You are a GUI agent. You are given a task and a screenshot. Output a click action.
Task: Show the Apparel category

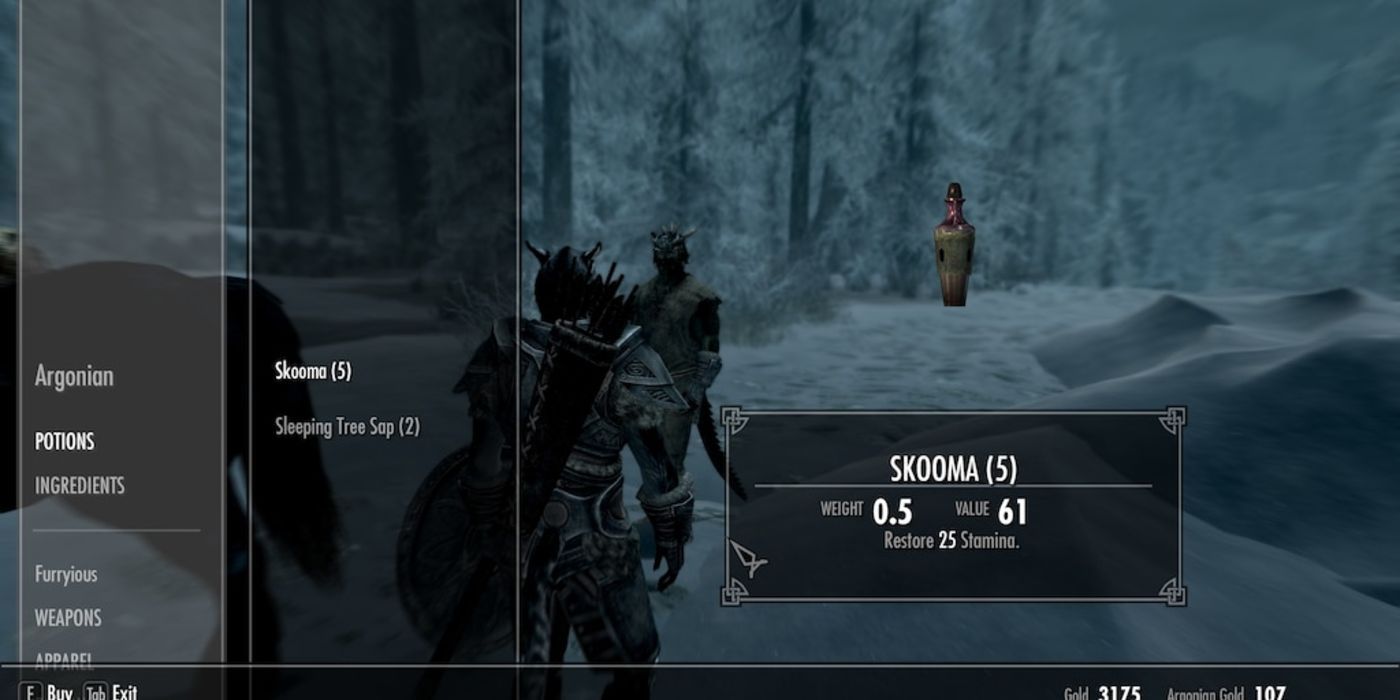pyautogui.click(x=65, y=659)
